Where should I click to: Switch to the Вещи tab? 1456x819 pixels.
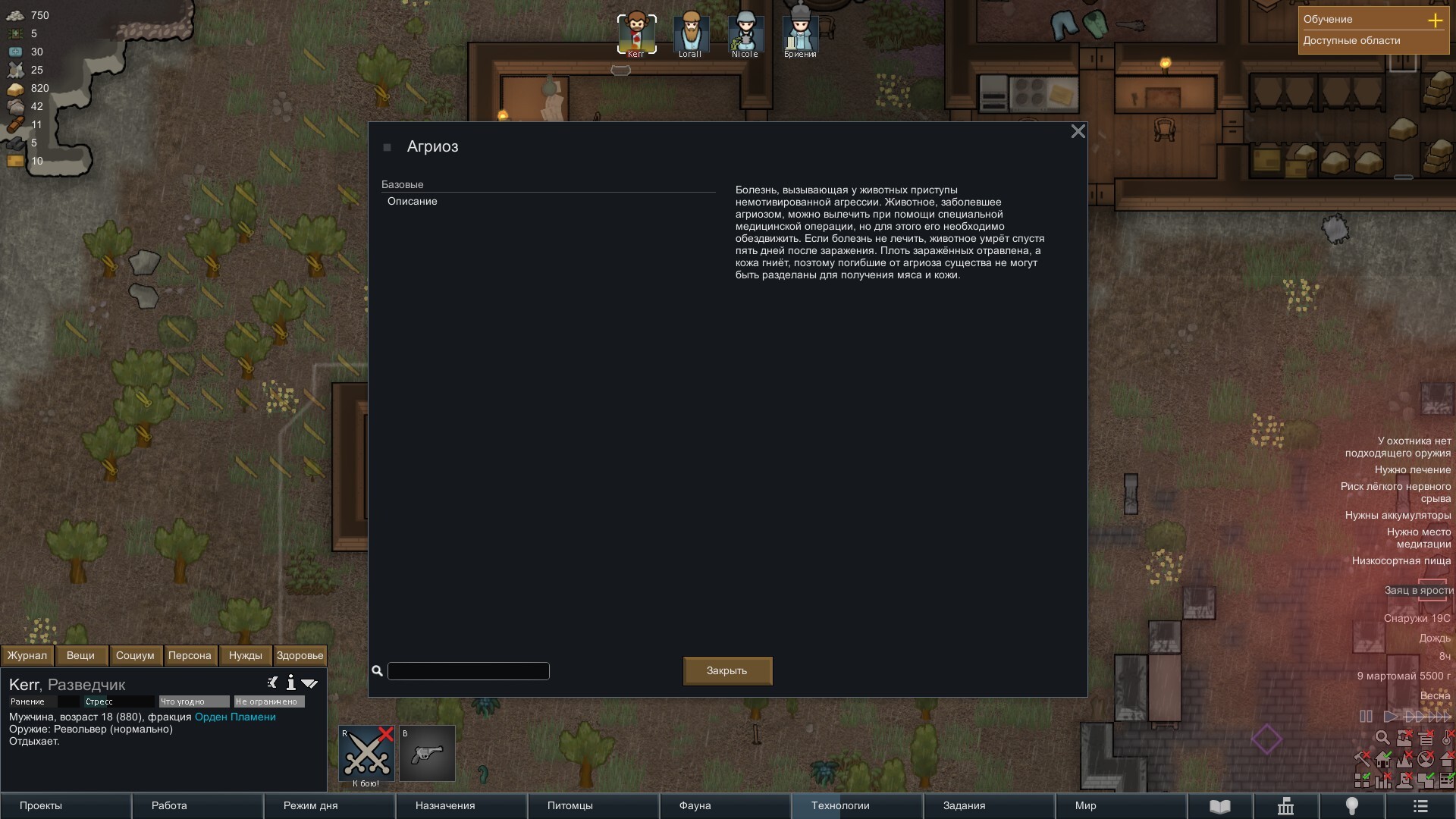pos(80,656)
